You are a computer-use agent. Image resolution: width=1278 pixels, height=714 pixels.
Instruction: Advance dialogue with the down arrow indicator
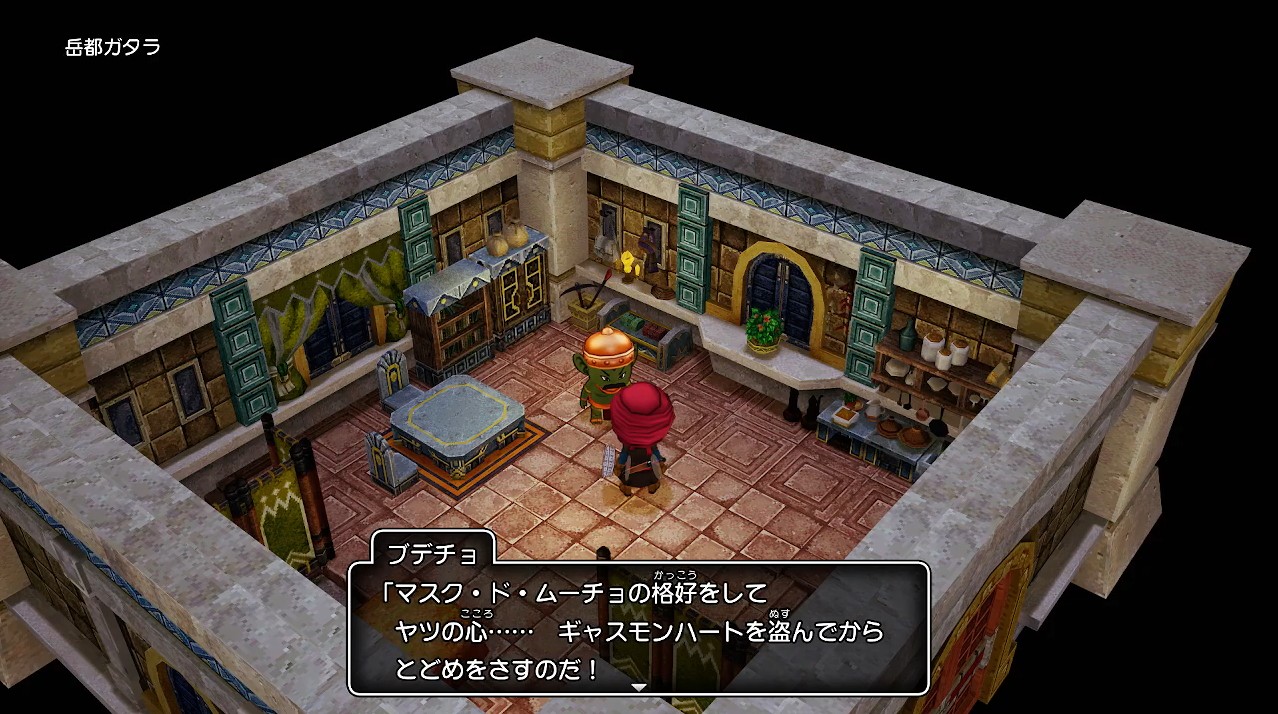[x=638, y=687]
